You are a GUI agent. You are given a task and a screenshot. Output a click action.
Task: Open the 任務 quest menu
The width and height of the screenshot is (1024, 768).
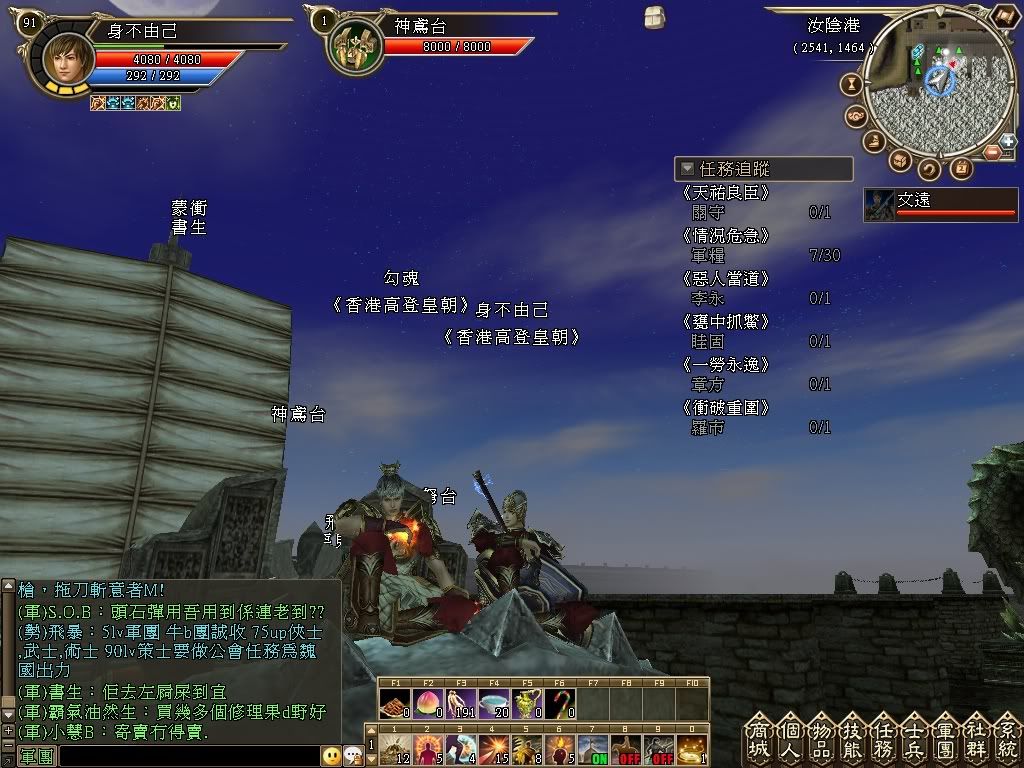(x=884, y=739)
